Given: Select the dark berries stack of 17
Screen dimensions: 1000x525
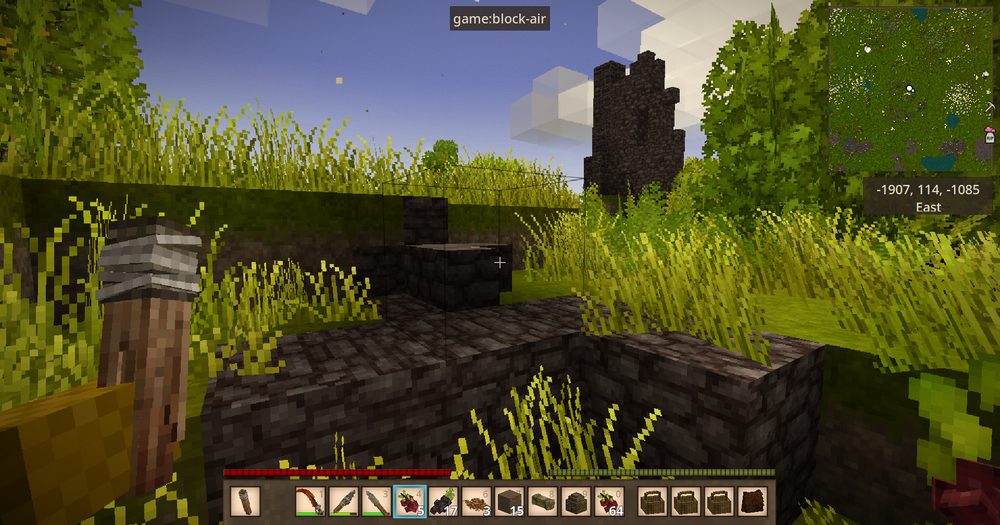Looking at the screenshot, I should click(443, 500).
